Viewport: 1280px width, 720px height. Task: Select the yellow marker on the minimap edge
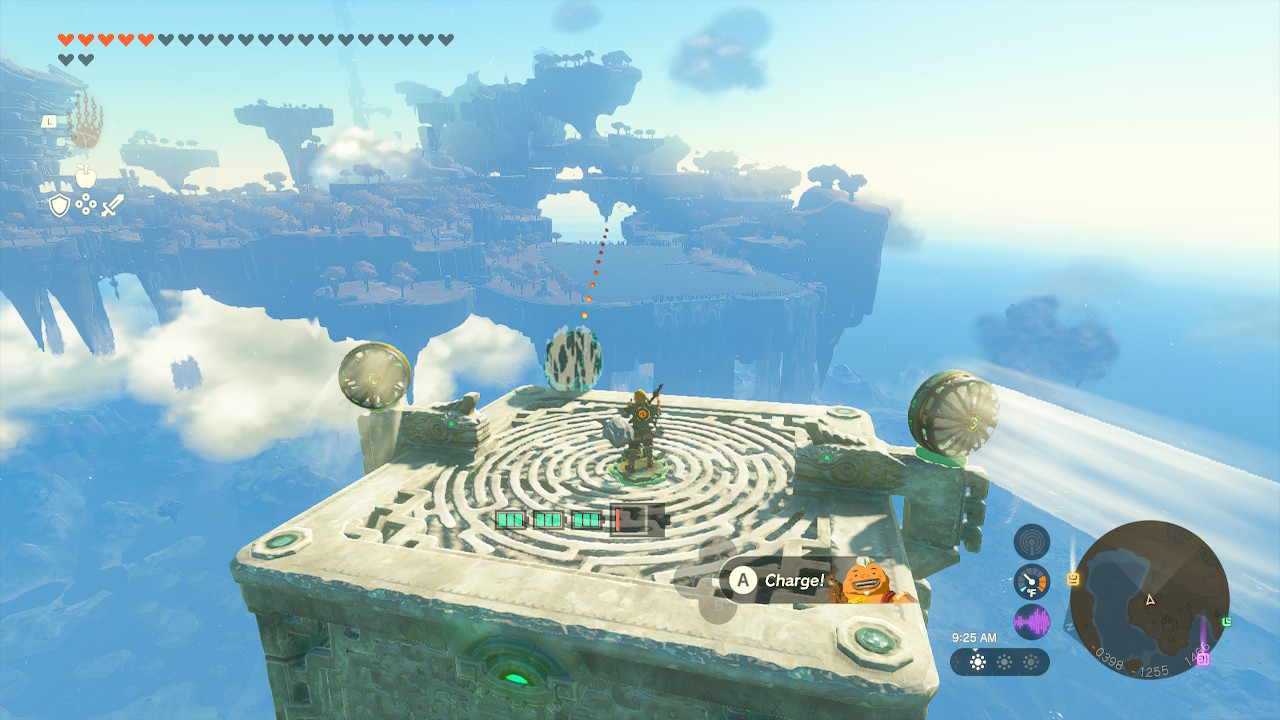click(1073, 578)
